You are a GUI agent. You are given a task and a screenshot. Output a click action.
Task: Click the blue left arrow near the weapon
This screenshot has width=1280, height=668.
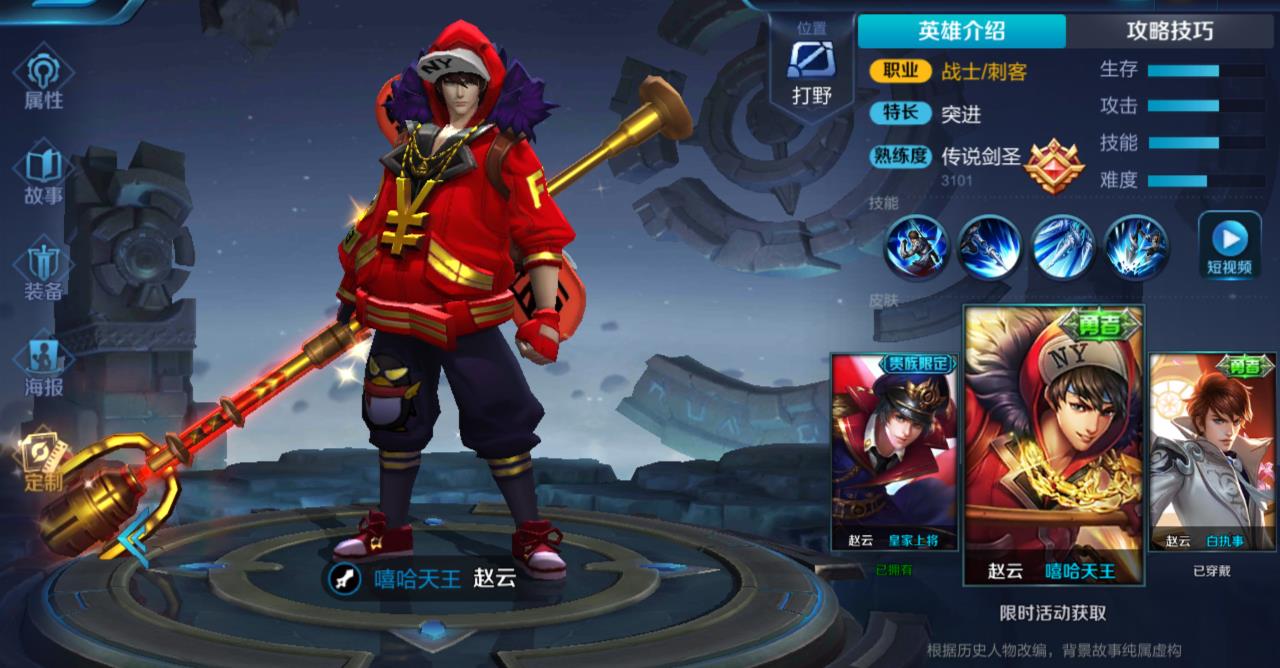click(133, 537)
